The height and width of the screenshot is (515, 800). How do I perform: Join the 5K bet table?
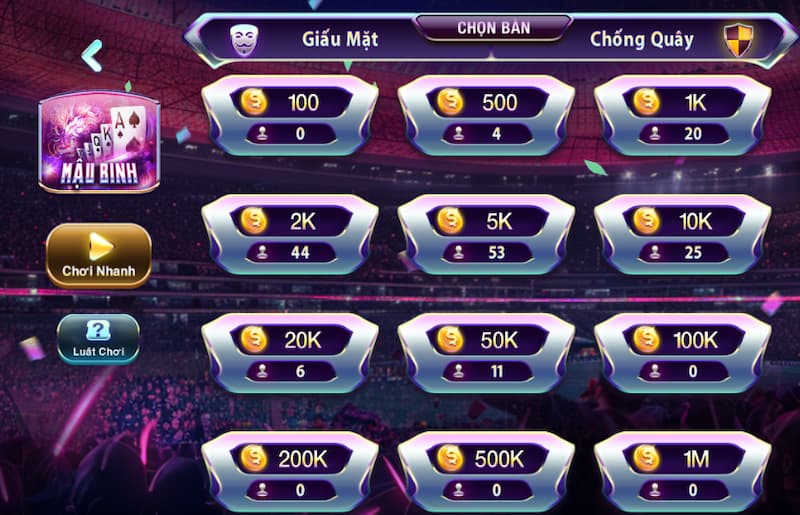[486, 236]
